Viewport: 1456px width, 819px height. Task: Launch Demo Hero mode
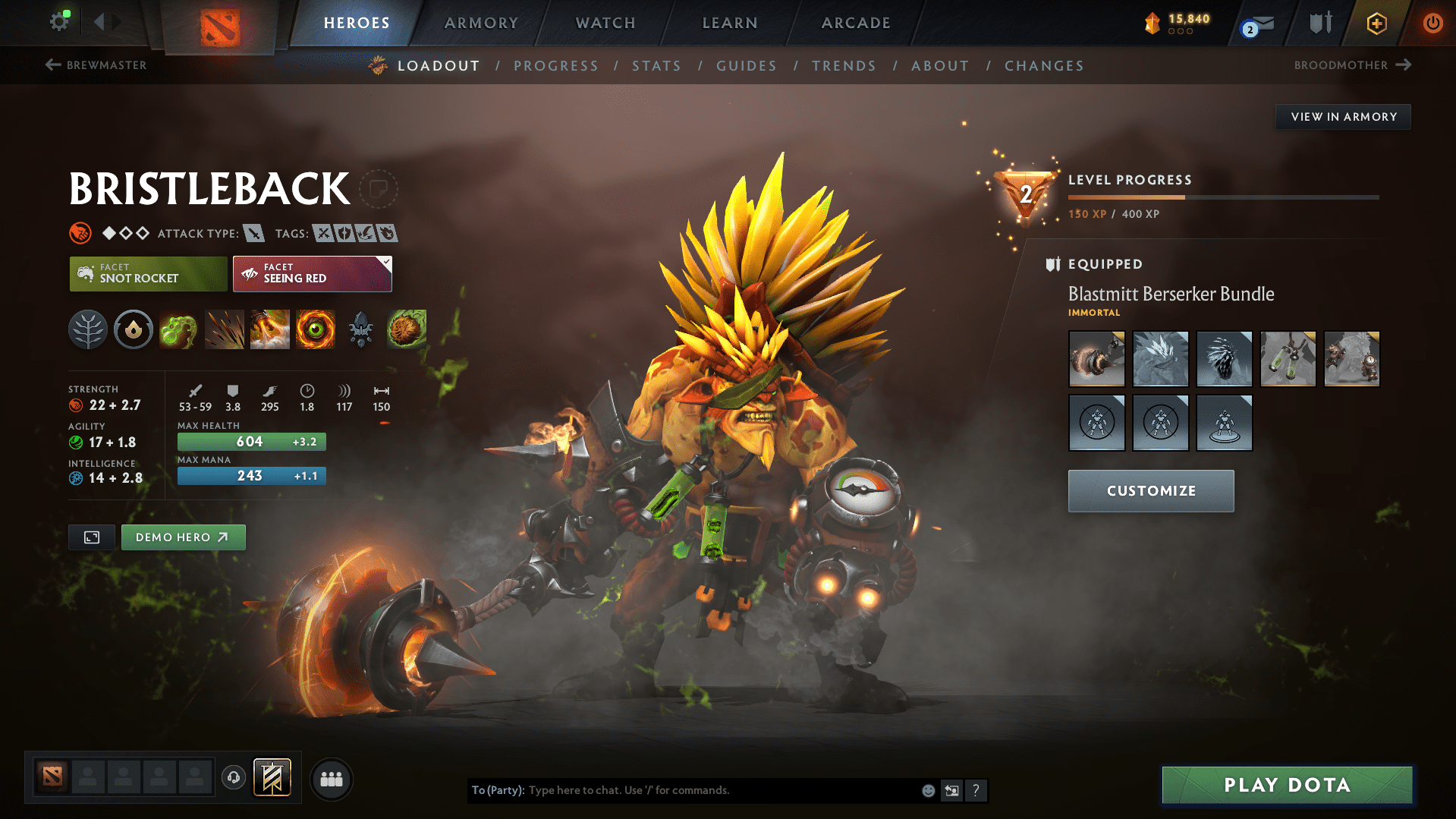183,537
